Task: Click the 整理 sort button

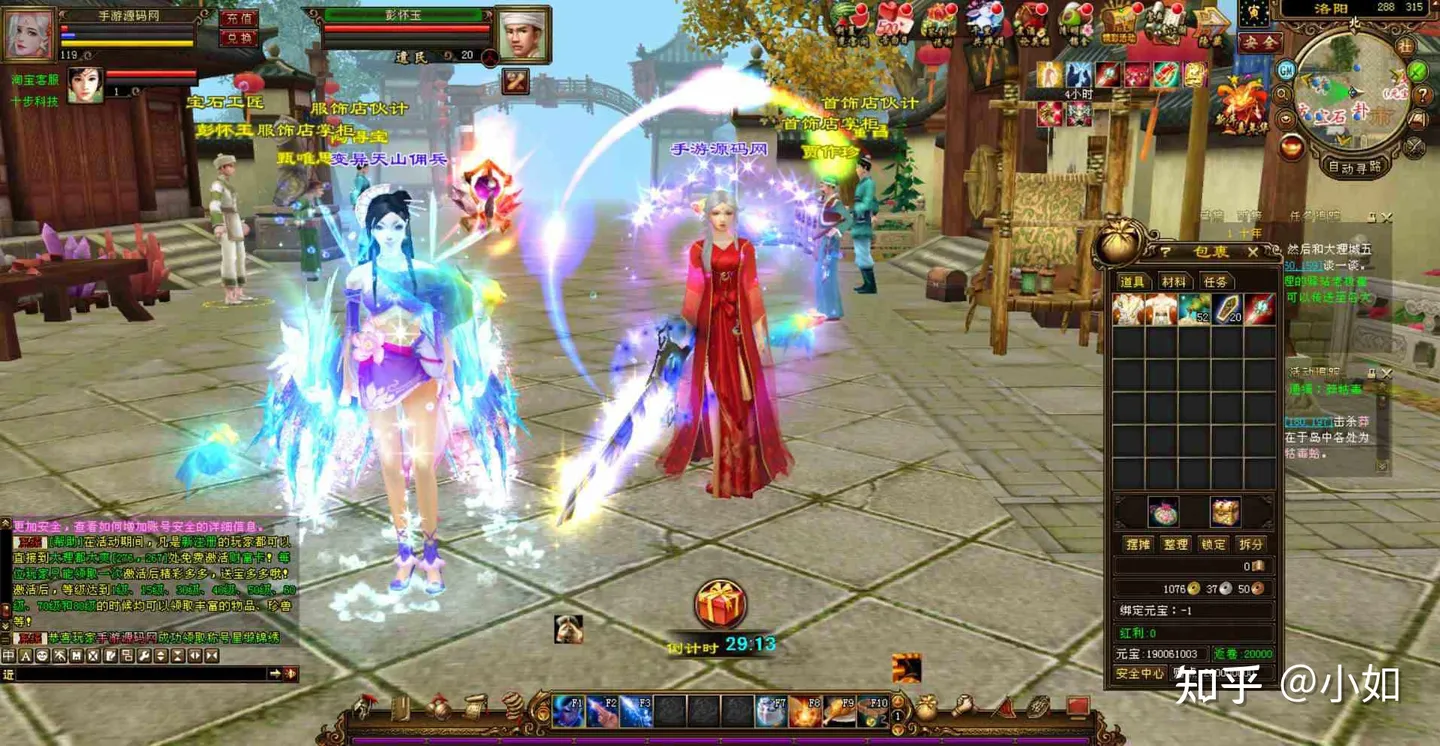Action: [x=1176, y=544]
